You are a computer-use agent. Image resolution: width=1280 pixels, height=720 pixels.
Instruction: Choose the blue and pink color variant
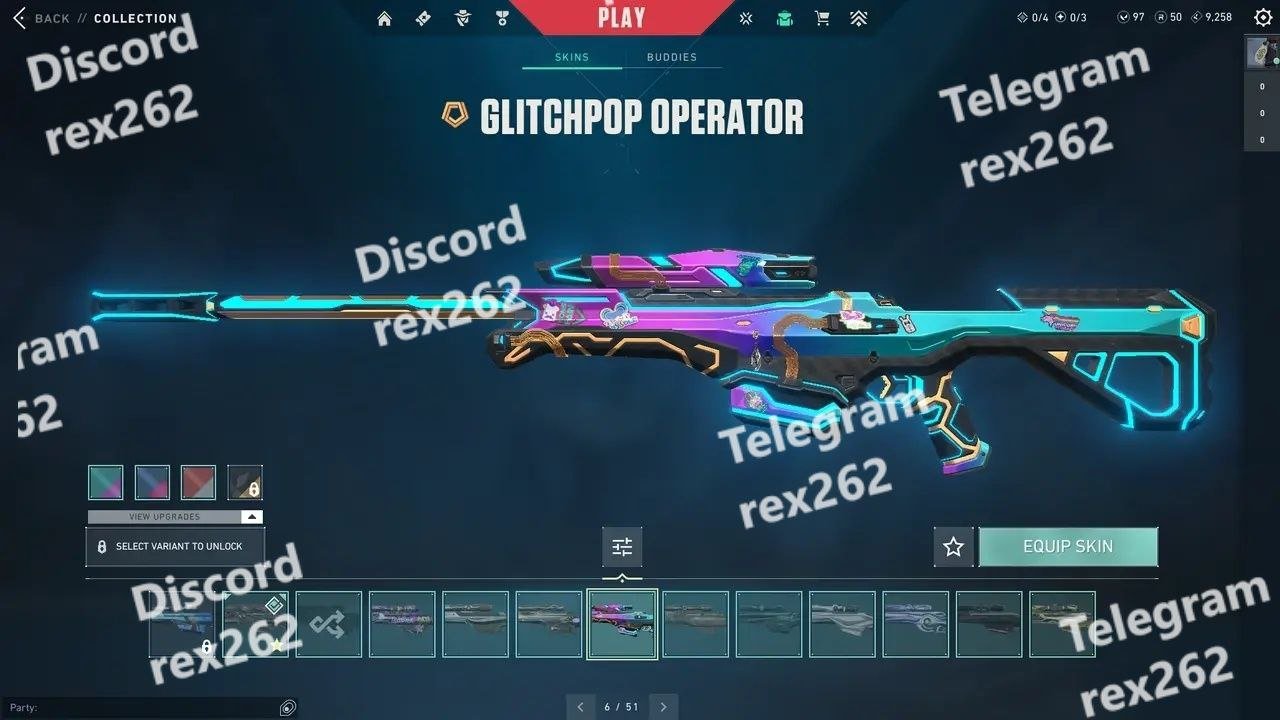(x=152, y=482)
